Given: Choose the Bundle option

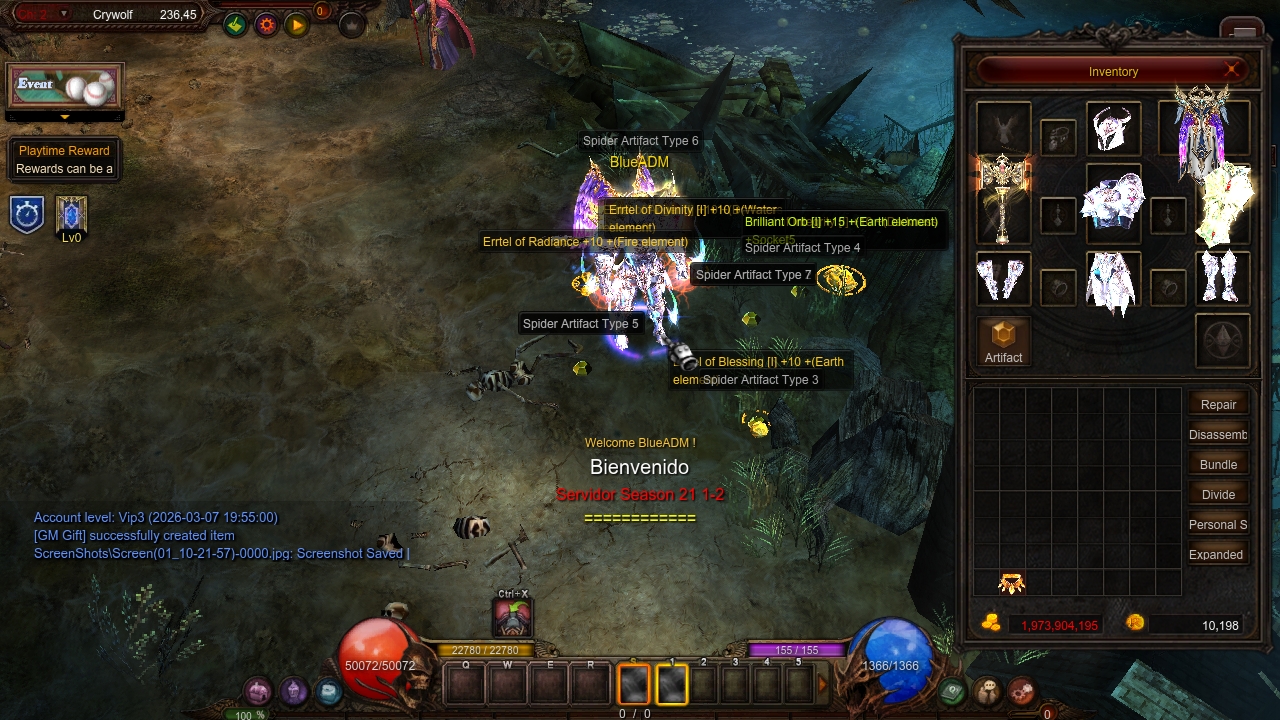Looking at the screenshot, I should coord(1218,464).
